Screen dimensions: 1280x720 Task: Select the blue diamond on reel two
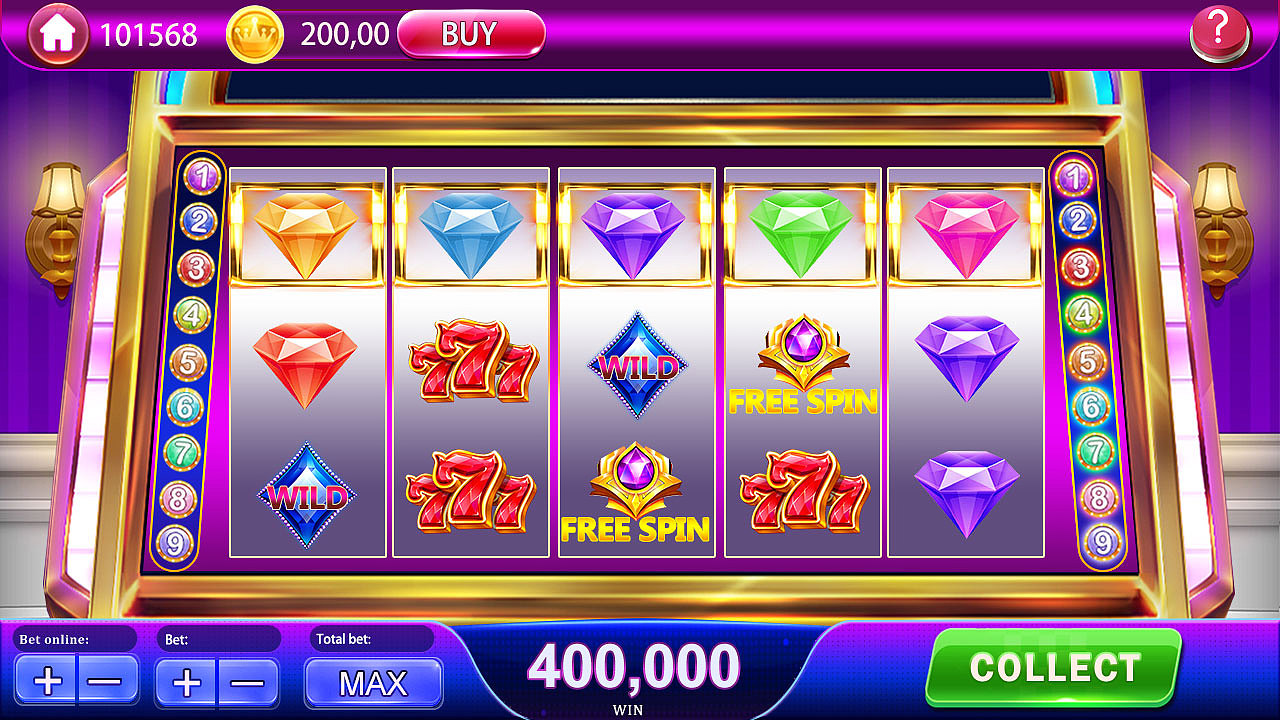[x=470, y=230]
